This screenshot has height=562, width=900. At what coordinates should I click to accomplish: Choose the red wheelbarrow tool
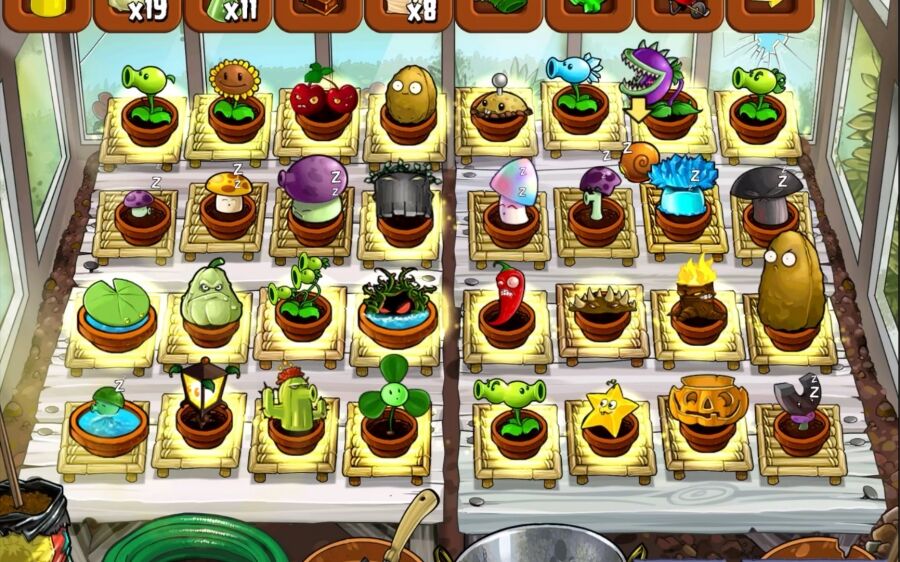click(679, 12)
